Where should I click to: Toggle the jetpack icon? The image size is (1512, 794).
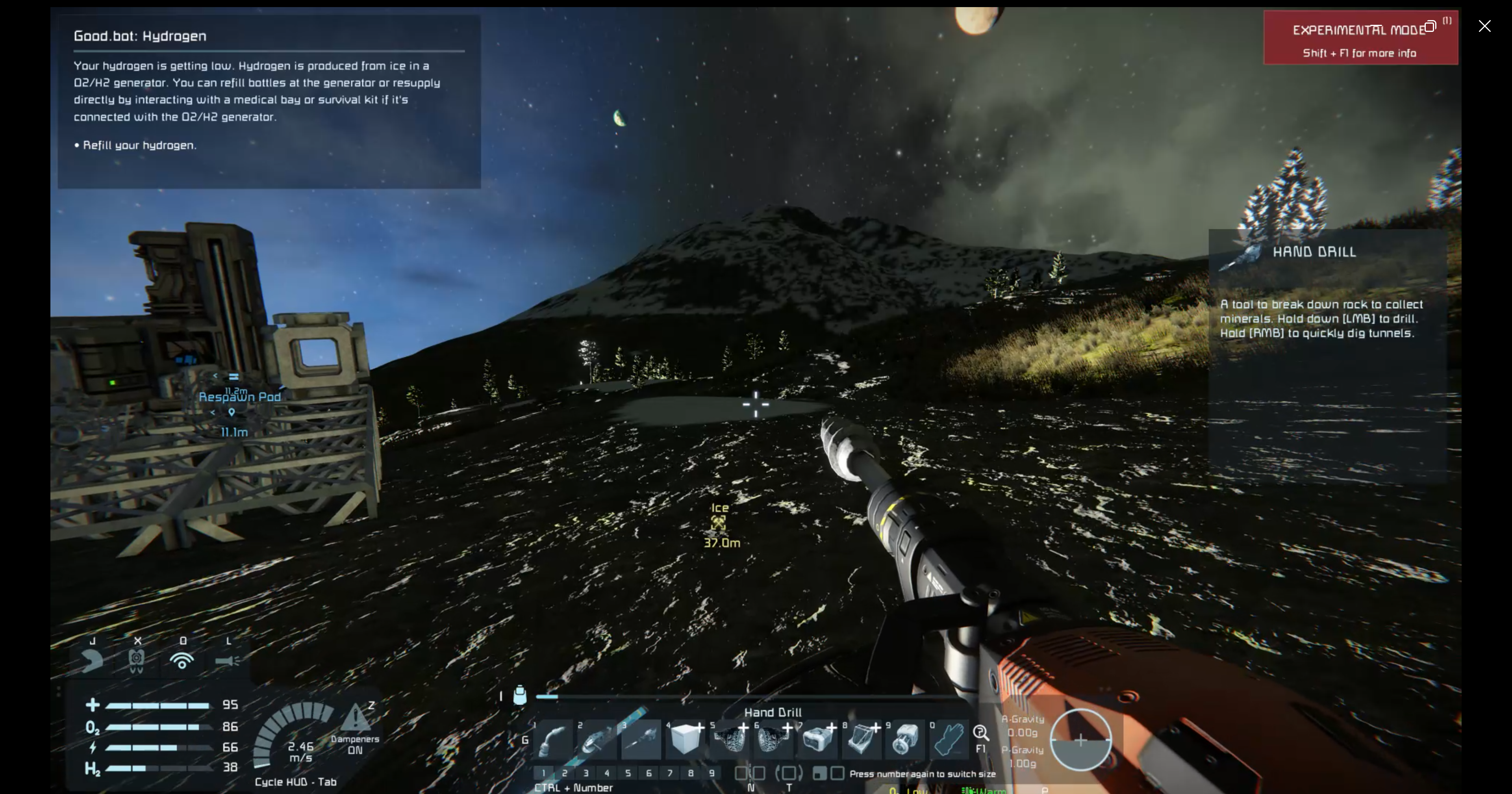92,661
